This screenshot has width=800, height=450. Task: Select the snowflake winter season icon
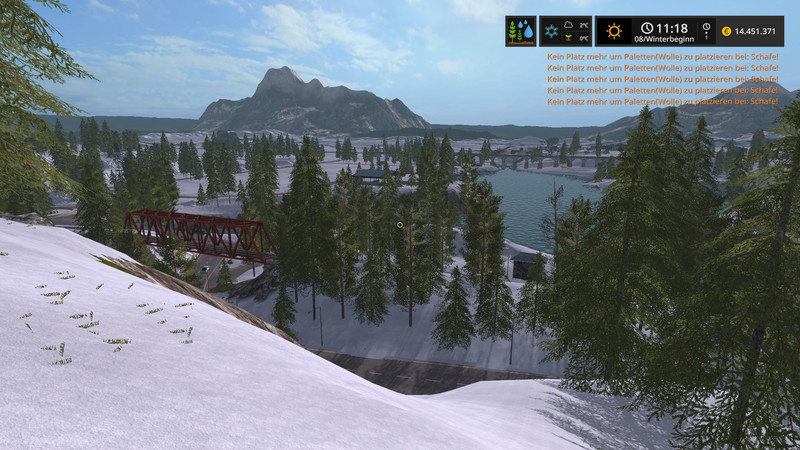pos(552,31)
